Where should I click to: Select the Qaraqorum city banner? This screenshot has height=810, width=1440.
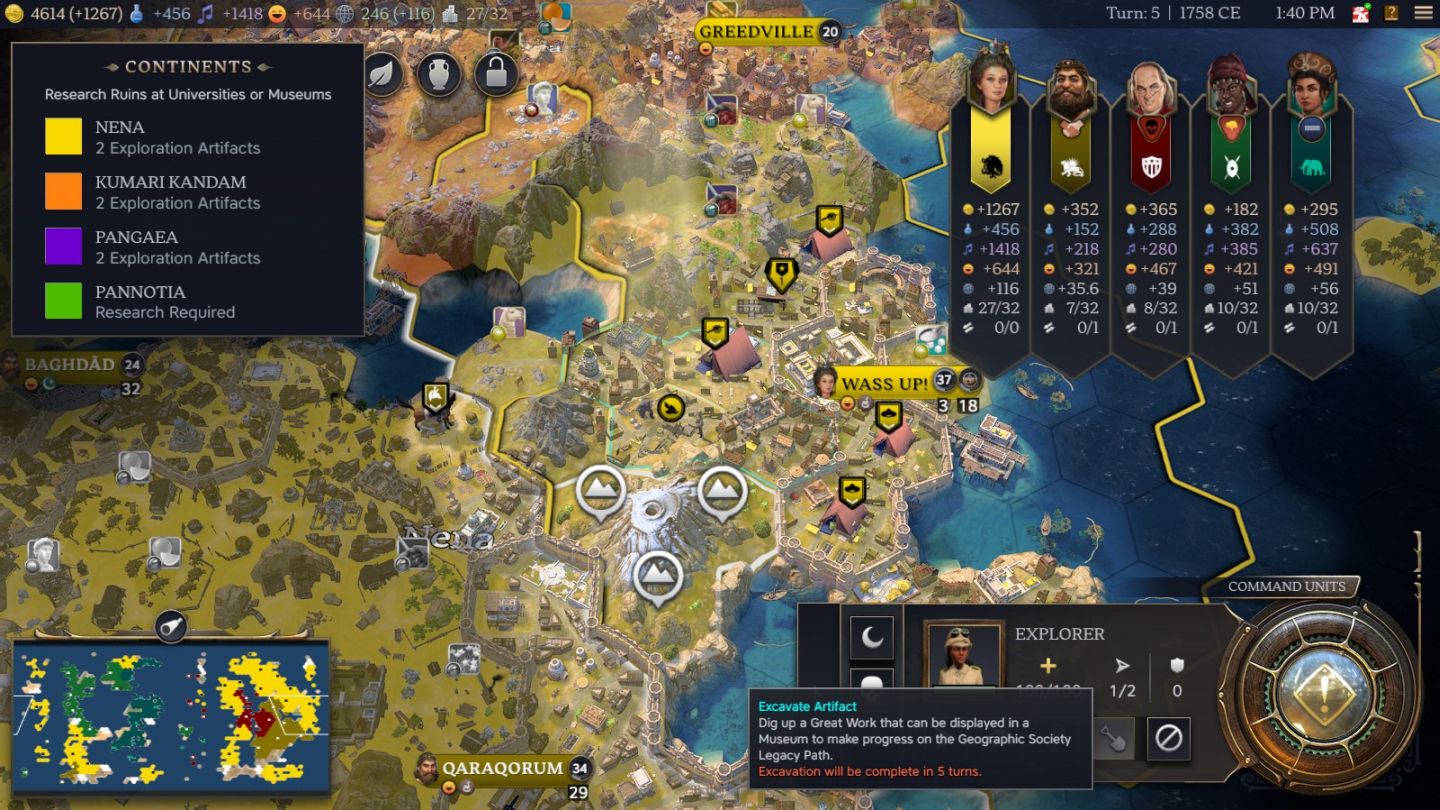(x=503, y=769)
